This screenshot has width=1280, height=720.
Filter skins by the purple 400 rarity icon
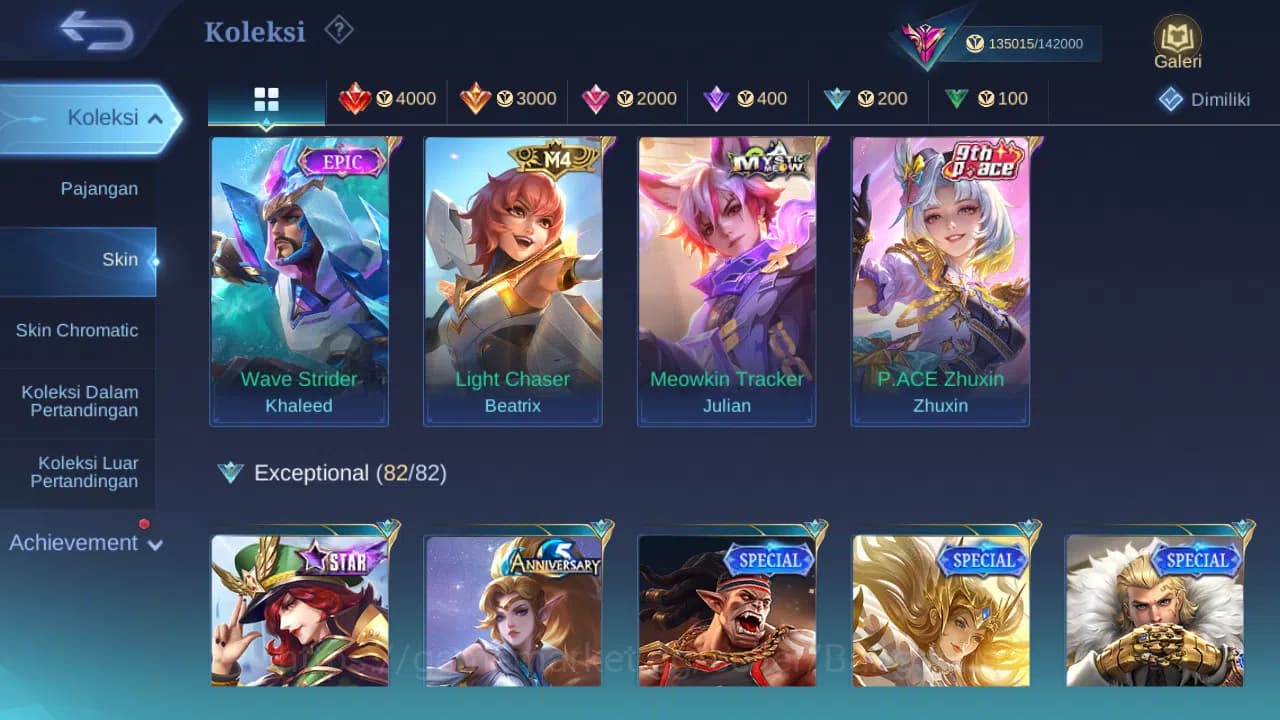[x=748, y=99]
